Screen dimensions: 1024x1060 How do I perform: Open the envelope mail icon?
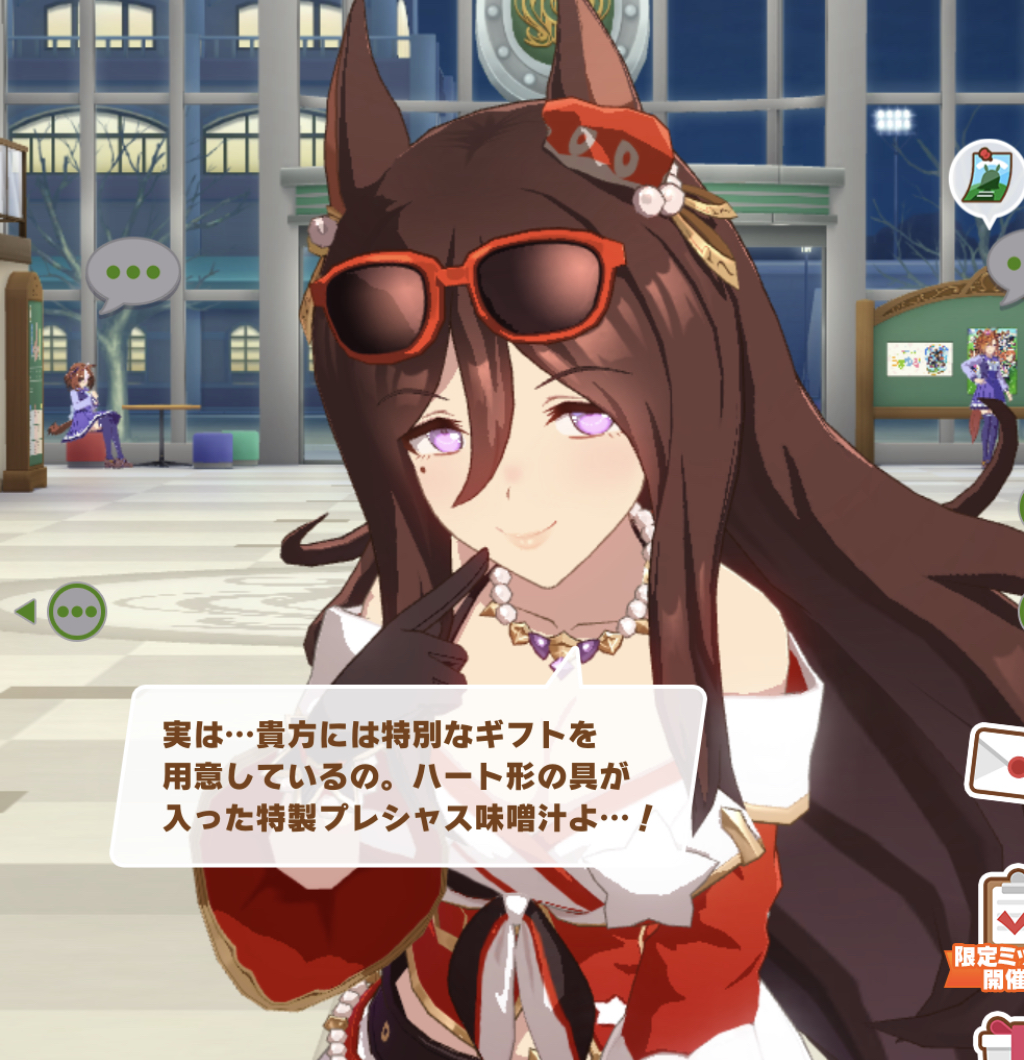click(x=998, y=765)
